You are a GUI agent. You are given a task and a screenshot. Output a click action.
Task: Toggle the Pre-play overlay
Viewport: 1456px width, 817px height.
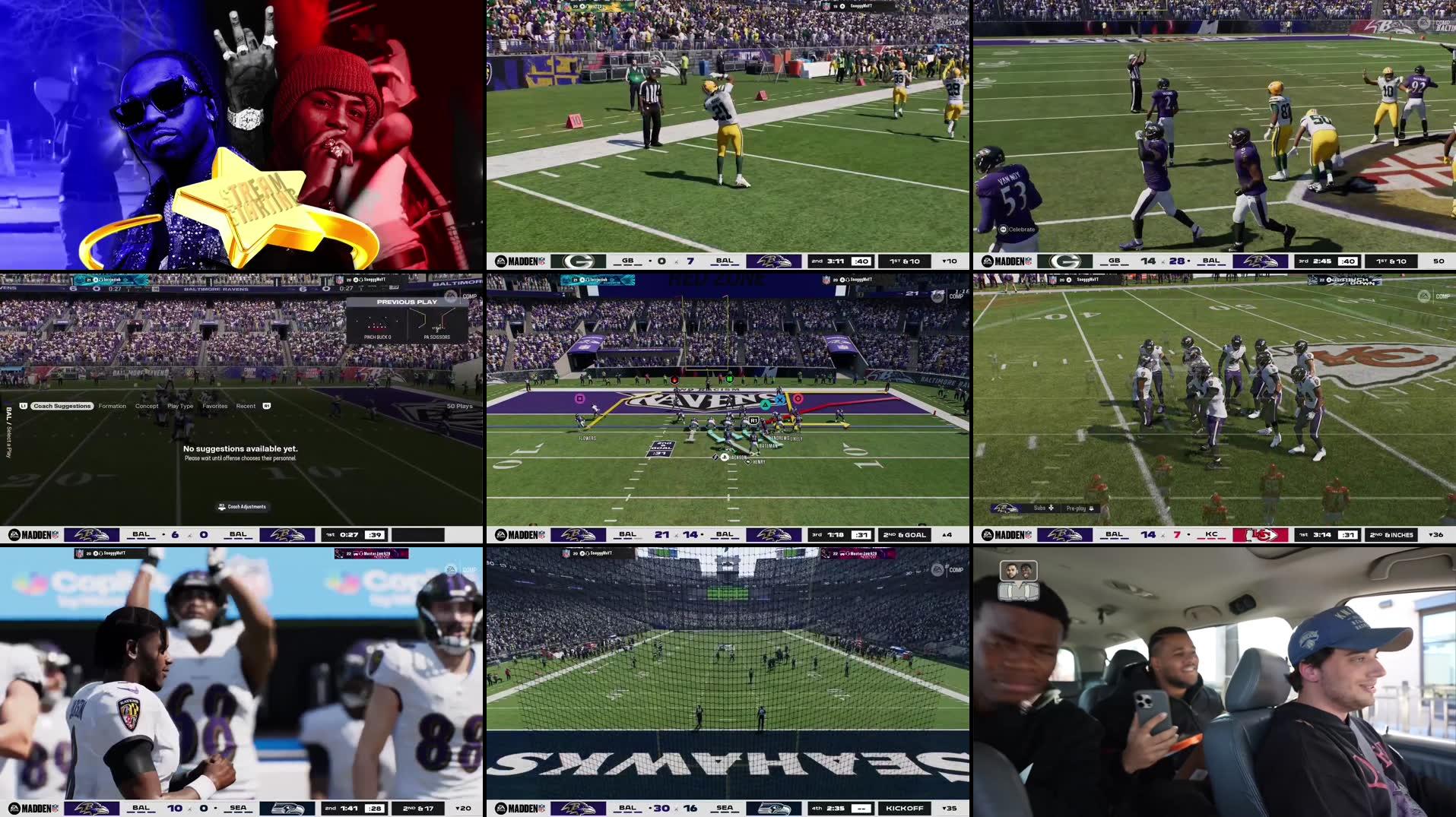pyautogui.click(x=1075, y=507)
